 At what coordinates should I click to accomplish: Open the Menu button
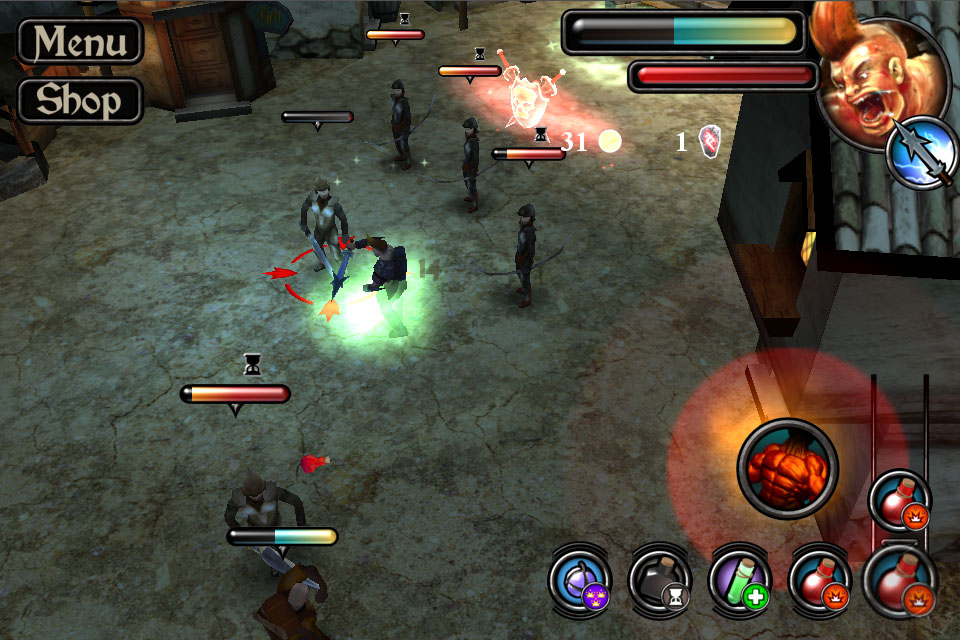81,41
